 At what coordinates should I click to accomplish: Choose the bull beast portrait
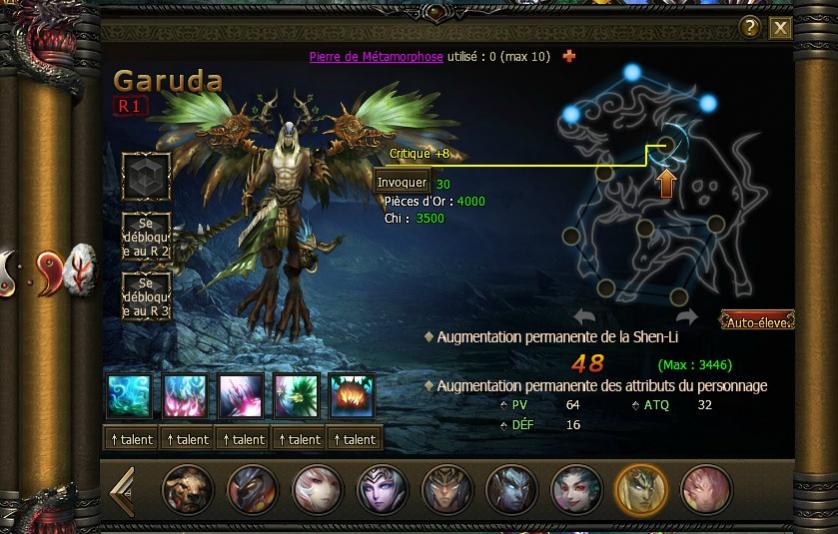(x=187, y=490)
